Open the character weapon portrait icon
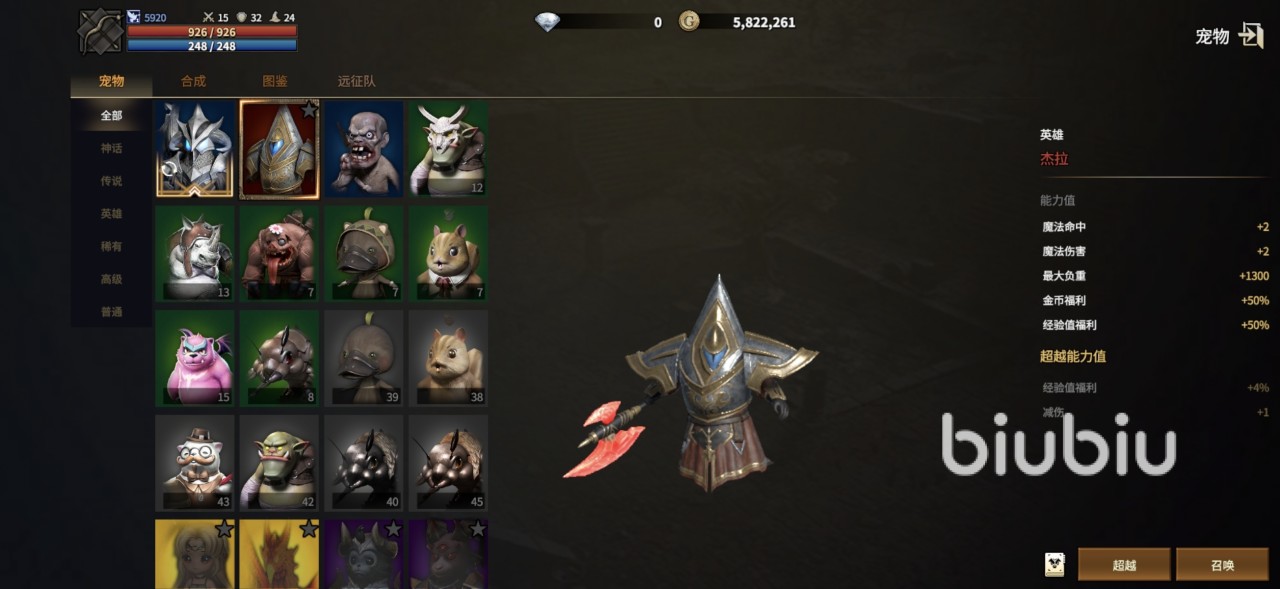 (x=100, y=32)
